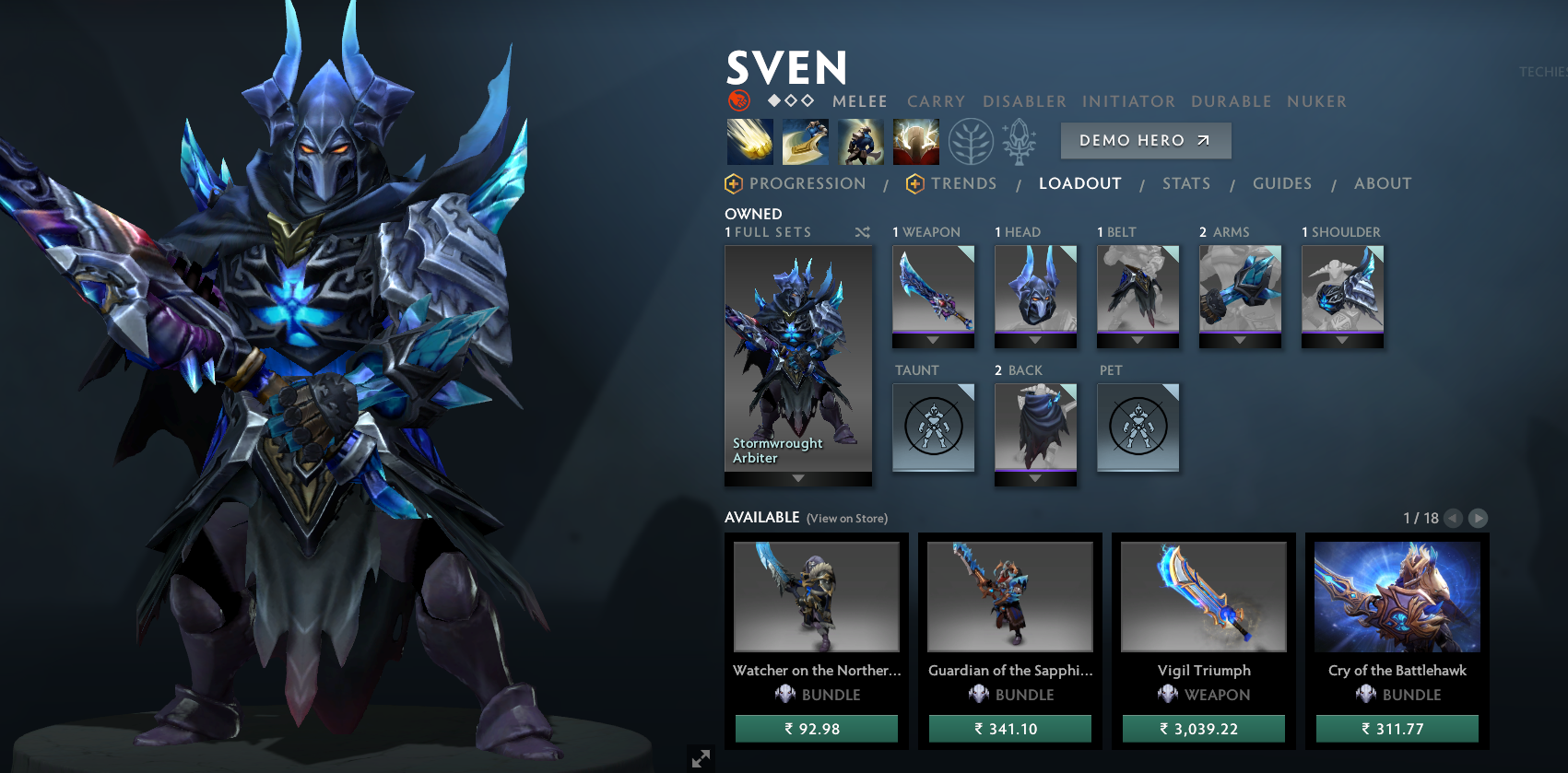
Task: Click the expand hero view arrows icon
Action: pyautogui.click(x=701, y=758)
